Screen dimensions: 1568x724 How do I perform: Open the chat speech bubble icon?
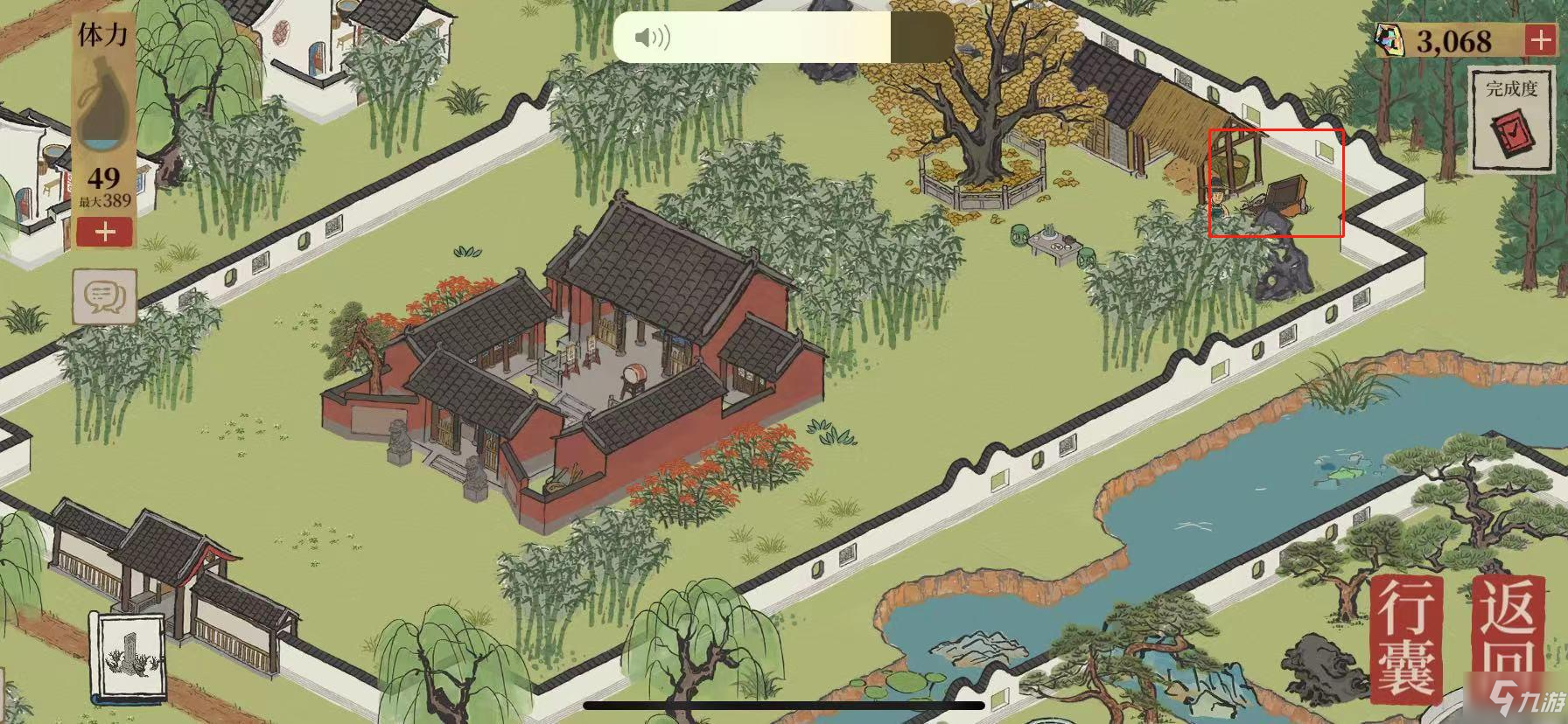click(x=105, y=297)
